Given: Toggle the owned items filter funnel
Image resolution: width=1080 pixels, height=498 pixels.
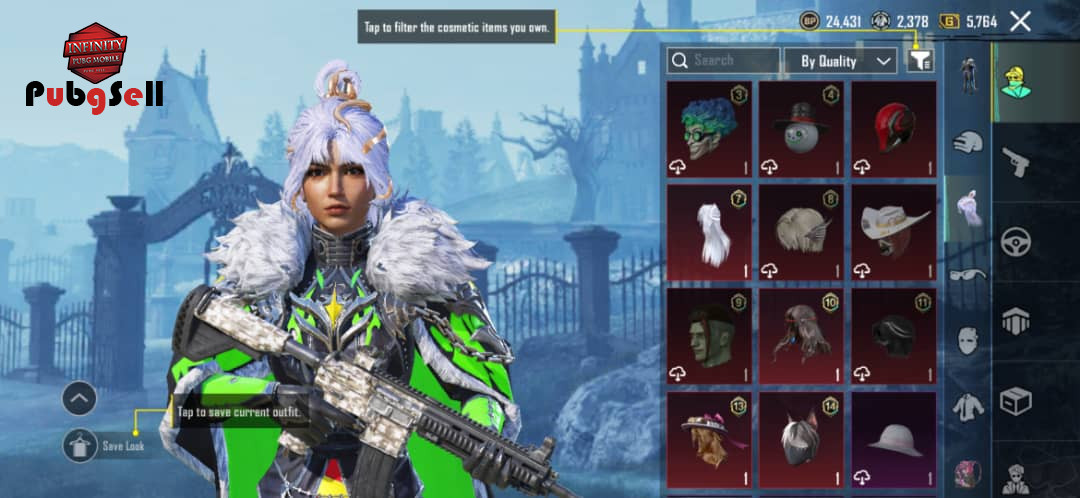Looking at the screenshot, I should tap(920, 61).
